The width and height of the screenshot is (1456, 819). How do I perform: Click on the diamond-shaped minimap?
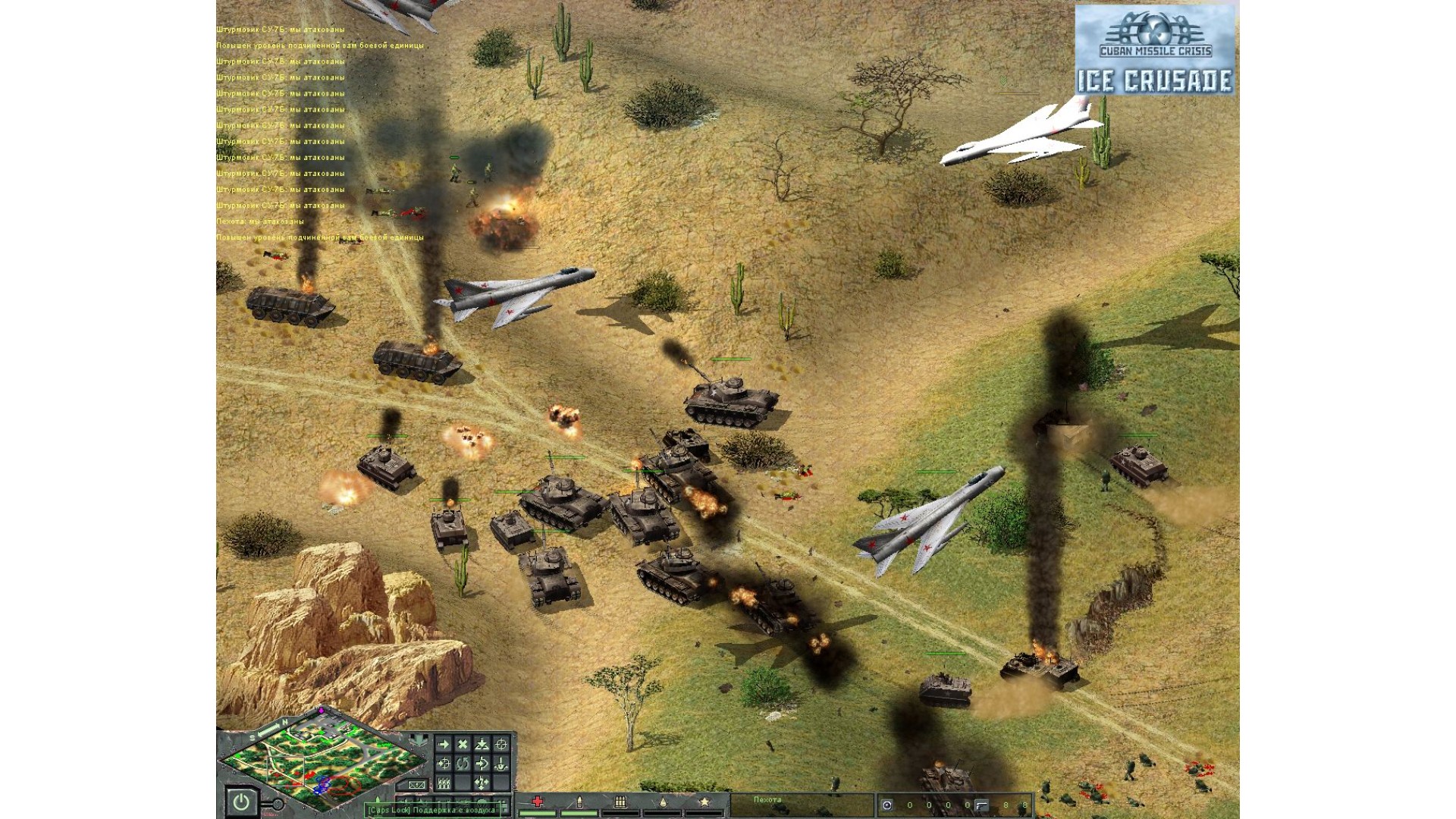pyautogui.click(x=322, y=762)
